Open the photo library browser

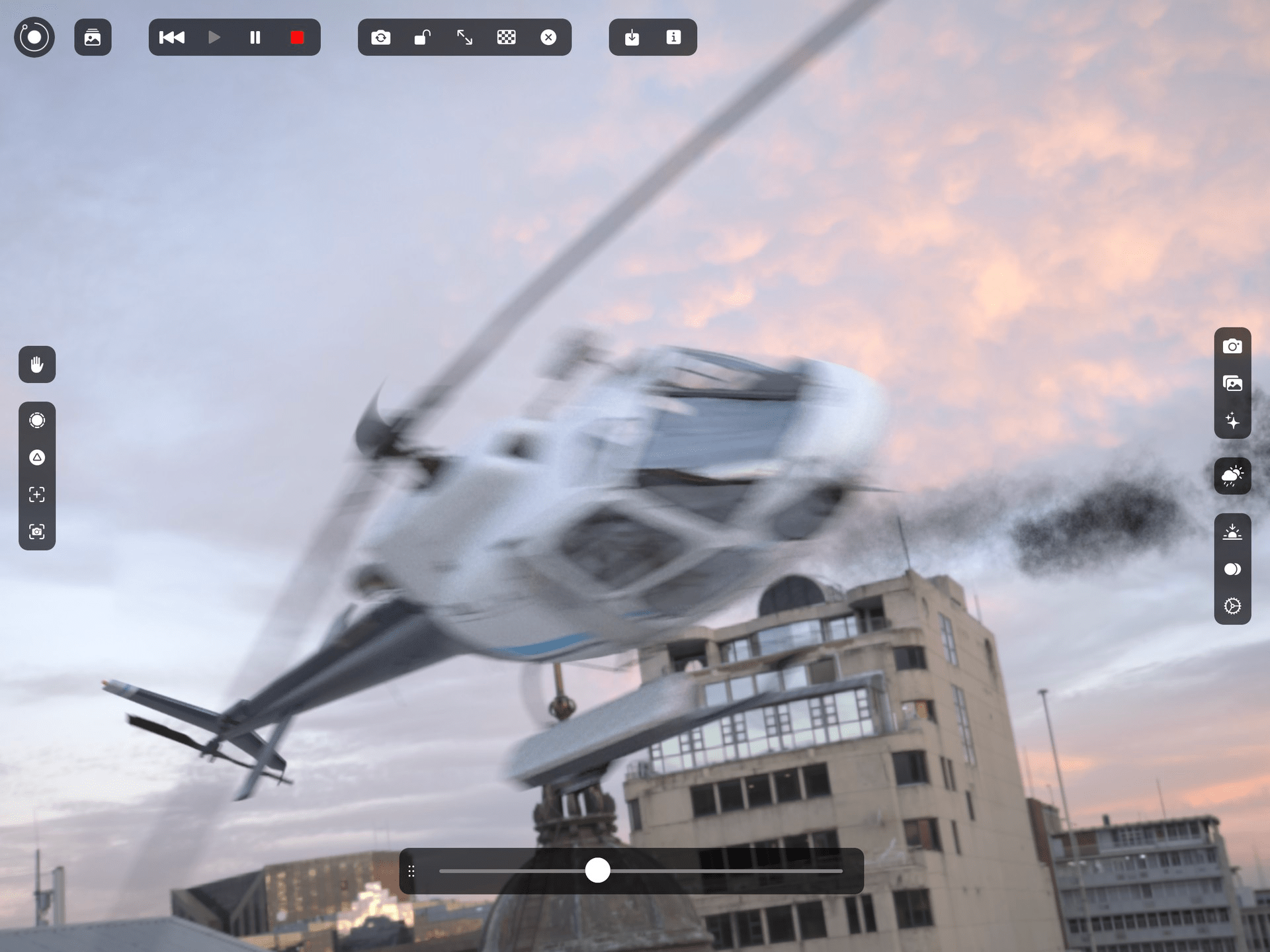(93, 38)
